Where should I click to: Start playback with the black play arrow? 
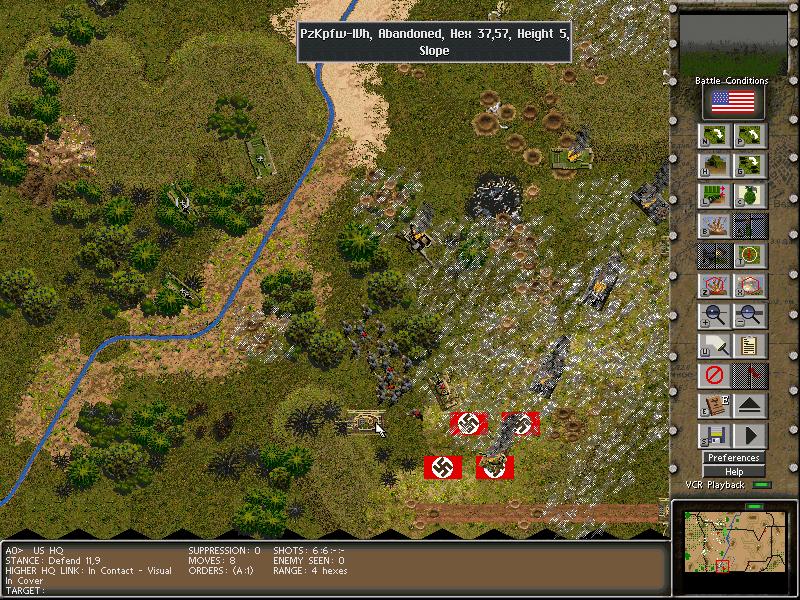tap(751, 437)
